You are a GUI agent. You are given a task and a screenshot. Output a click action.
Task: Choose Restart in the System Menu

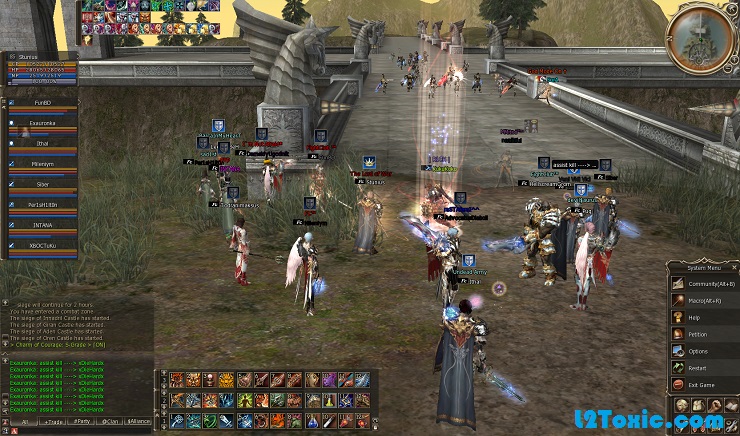(x=699, y=368)
